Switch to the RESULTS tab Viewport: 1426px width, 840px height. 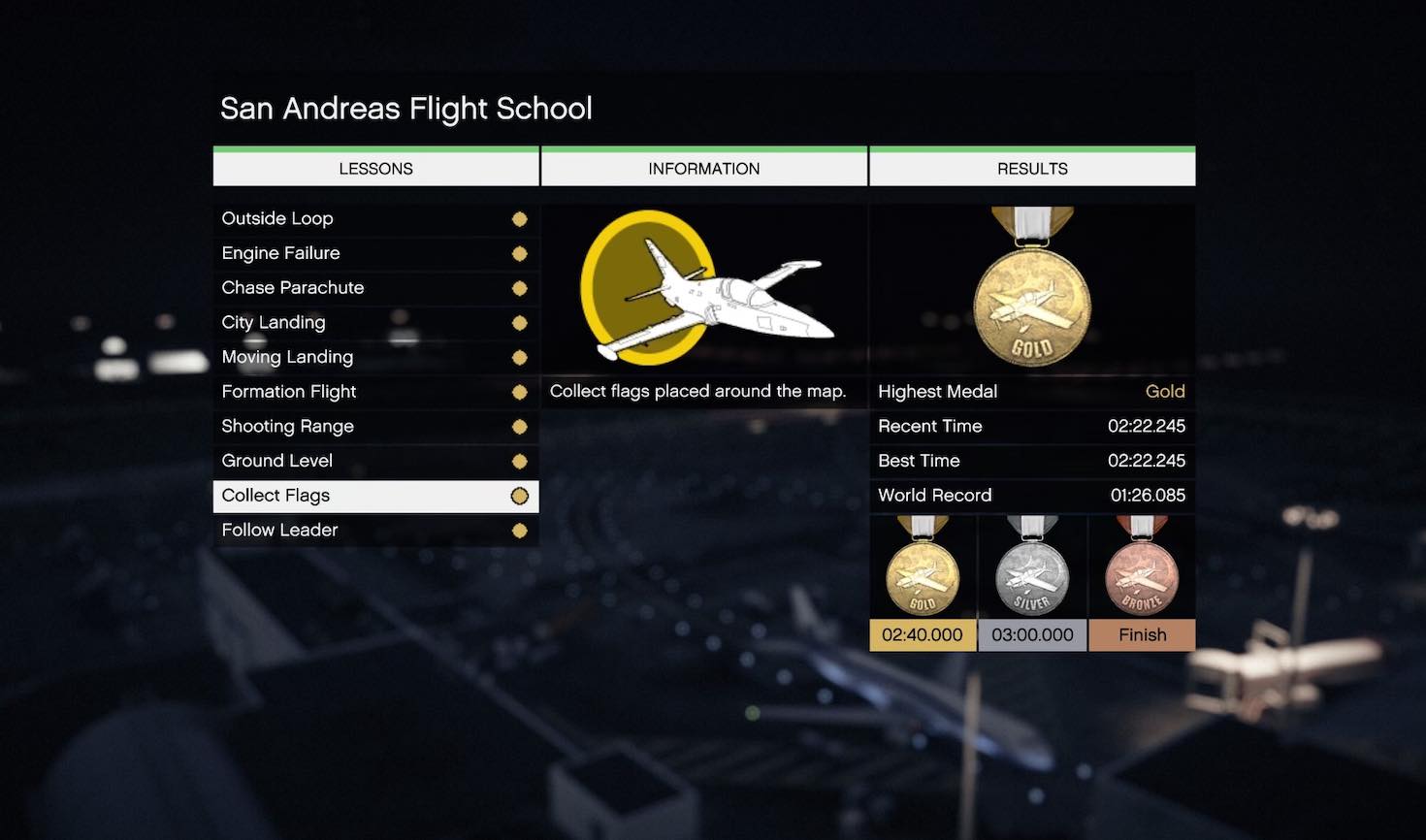tap(1031, 167)
